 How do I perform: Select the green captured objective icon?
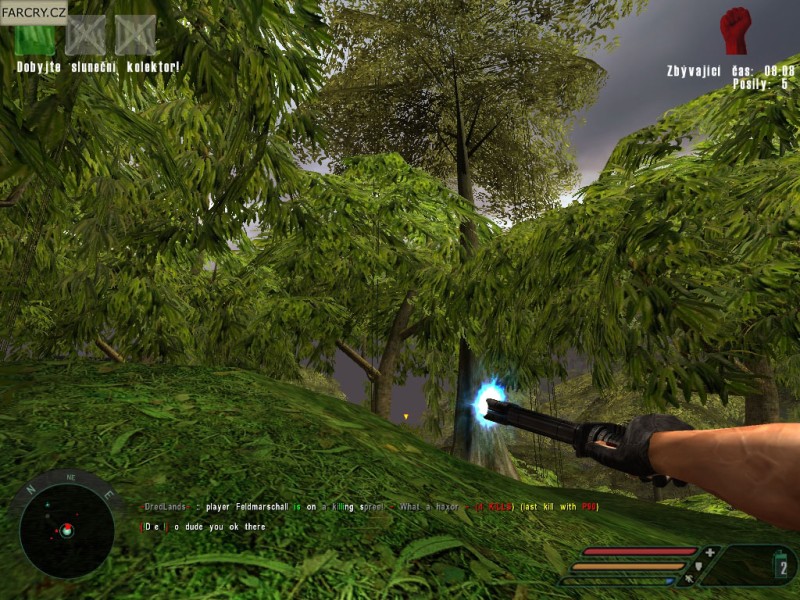[x=34, y=37]
